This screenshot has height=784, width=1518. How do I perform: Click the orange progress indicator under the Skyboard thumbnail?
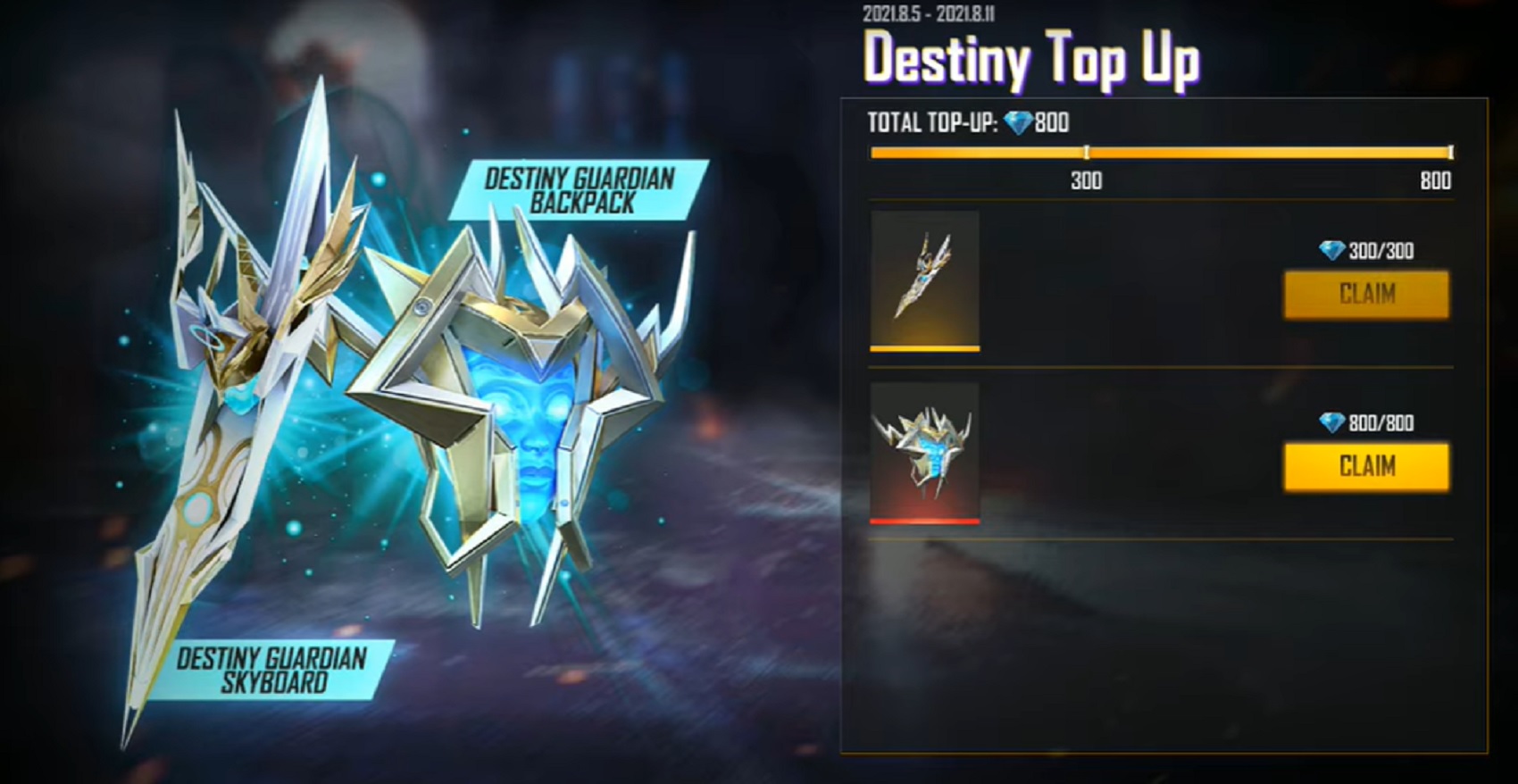coord(924,349)
